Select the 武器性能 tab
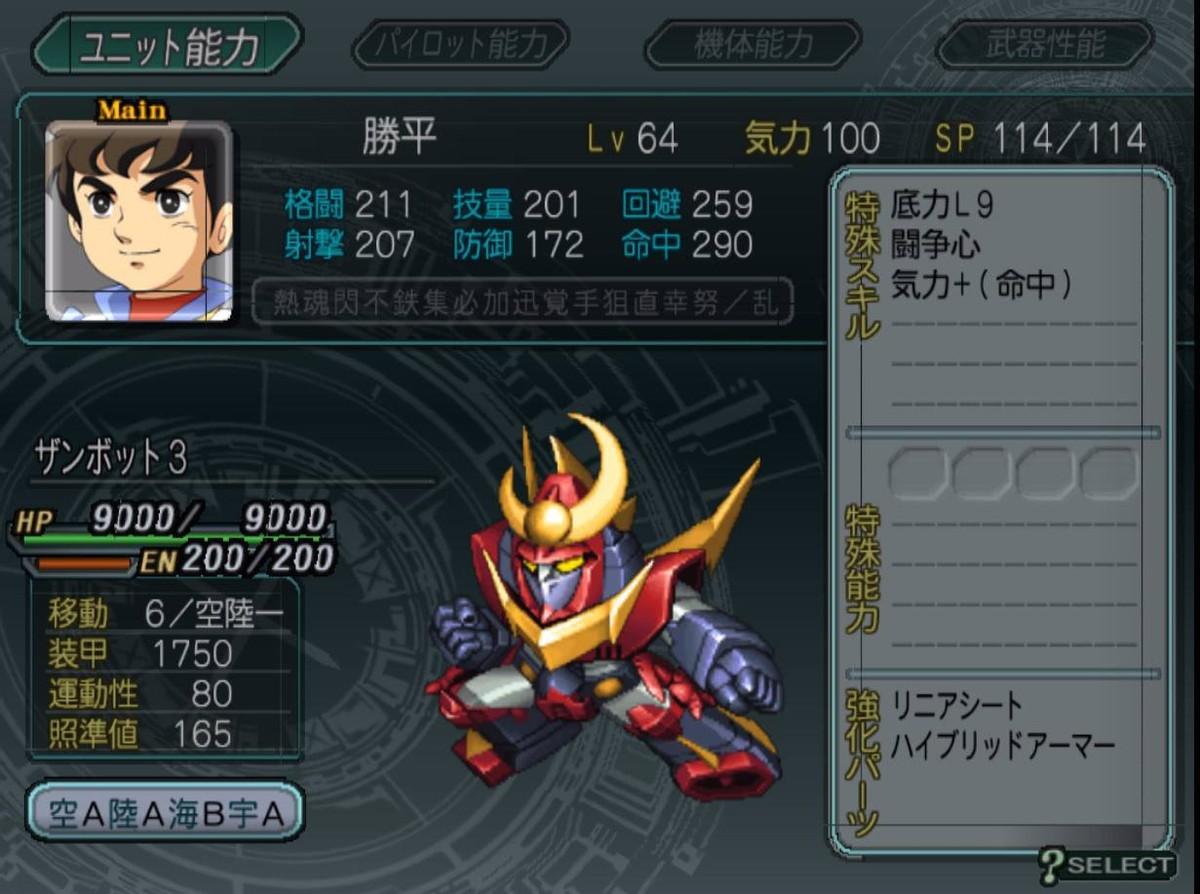 click(1045, 45)
